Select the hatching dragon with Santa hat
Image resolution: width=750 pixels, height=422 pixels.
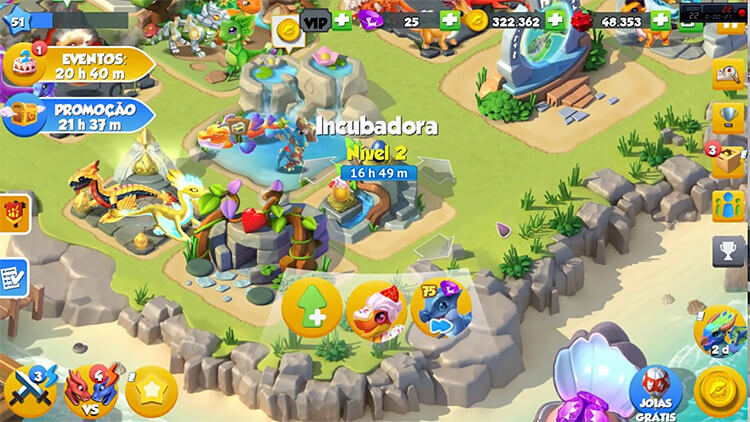[375, 310]
